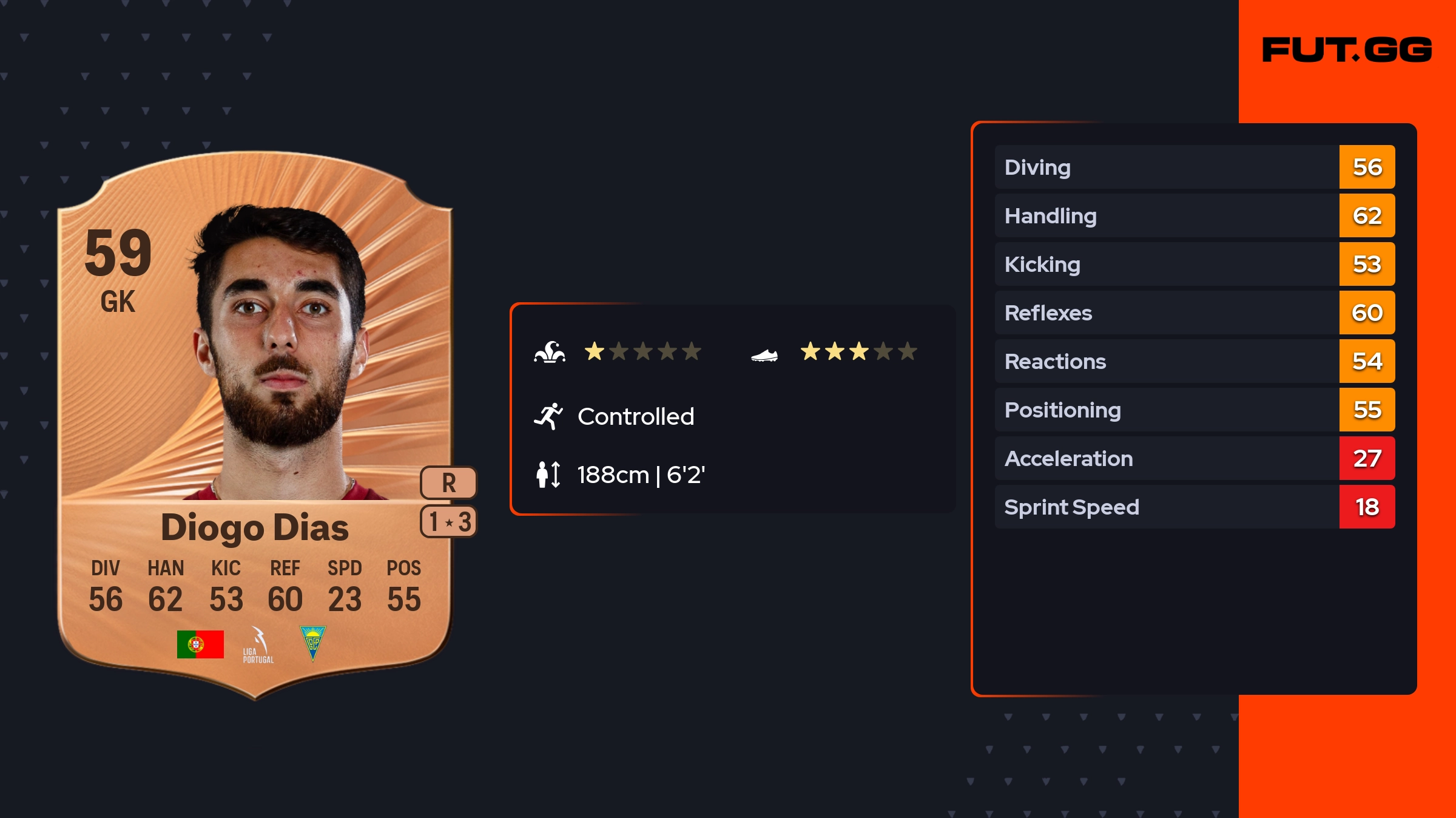
Task: Open the FUT.GG logo
Action: pyautogui.click(x=1347, y=50)
